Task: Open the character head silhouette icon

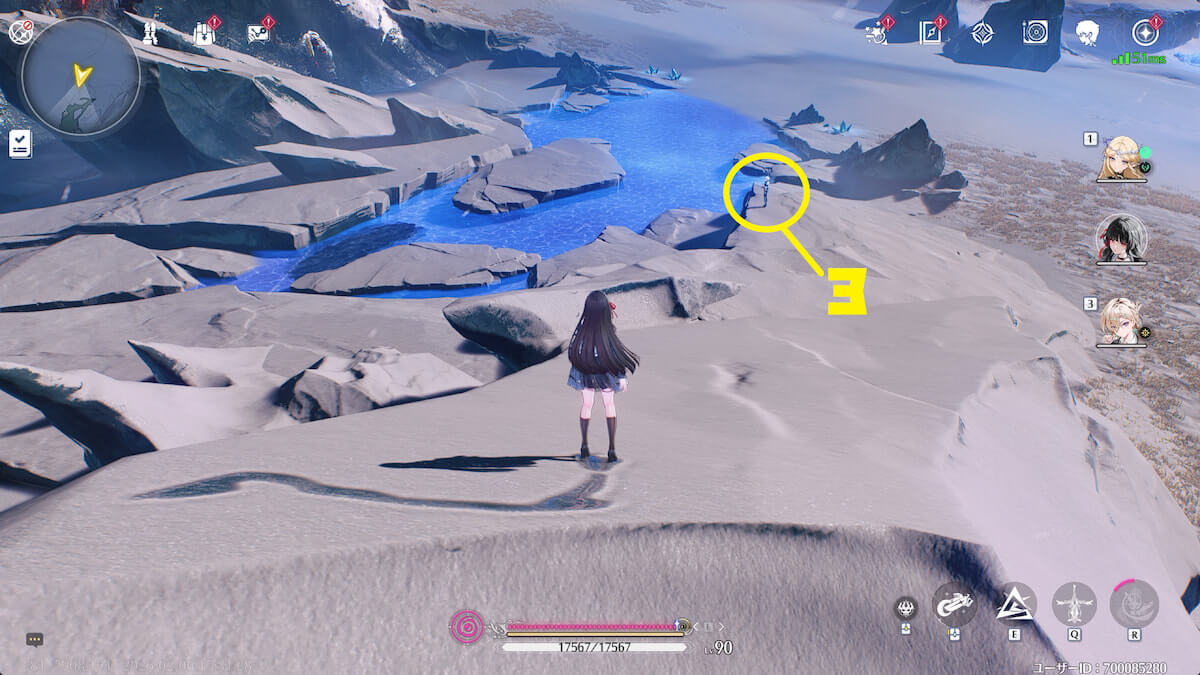Action: tap(1087, 33)
